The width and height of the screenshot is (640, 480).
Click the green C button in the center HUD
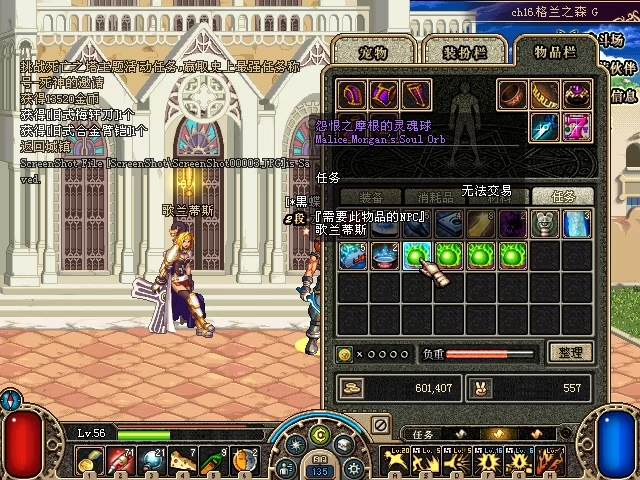(320, 435)
